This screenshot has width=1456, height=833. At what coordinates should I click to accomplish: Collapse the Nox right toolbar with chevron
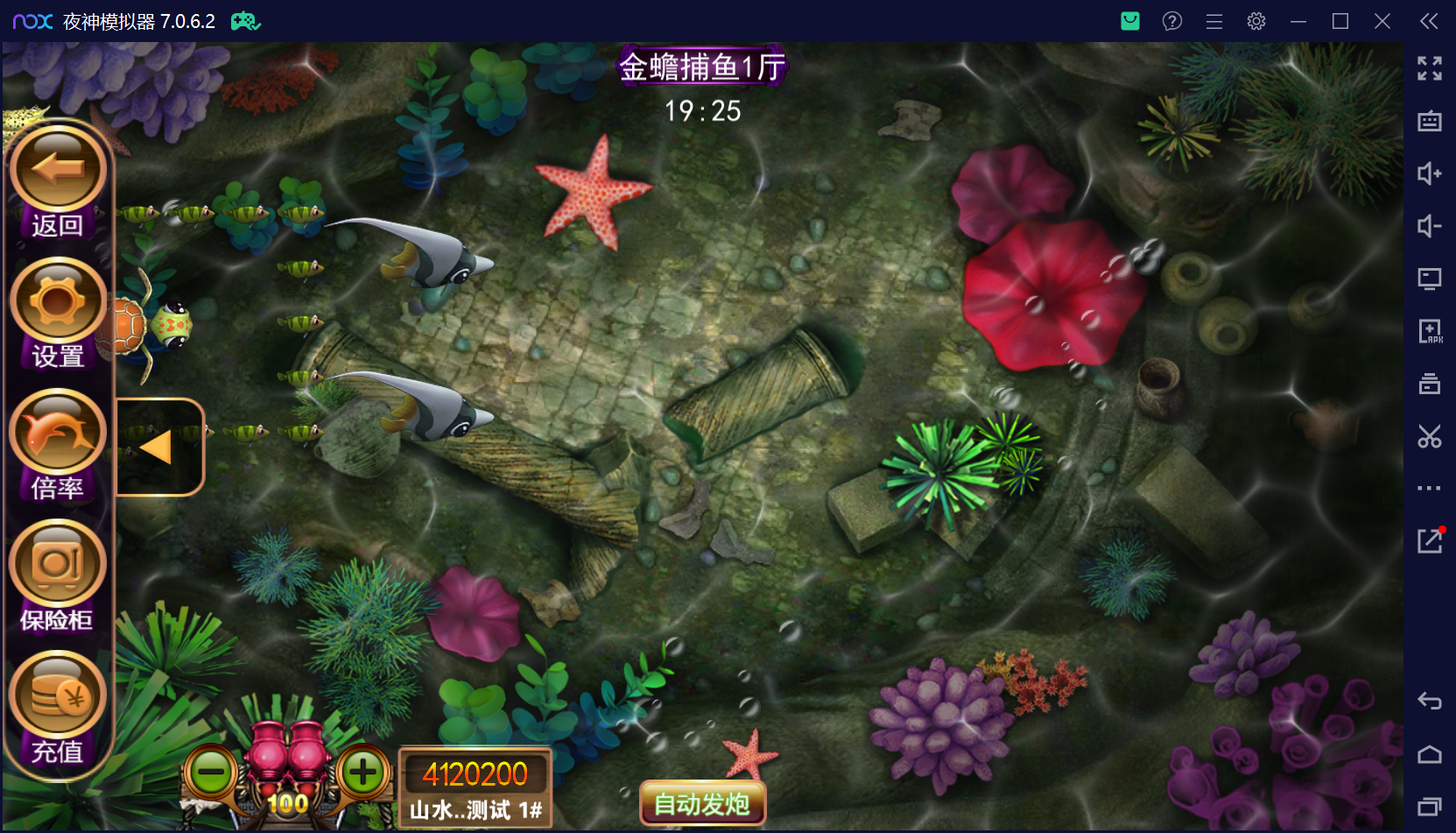tap(1430, 20)
